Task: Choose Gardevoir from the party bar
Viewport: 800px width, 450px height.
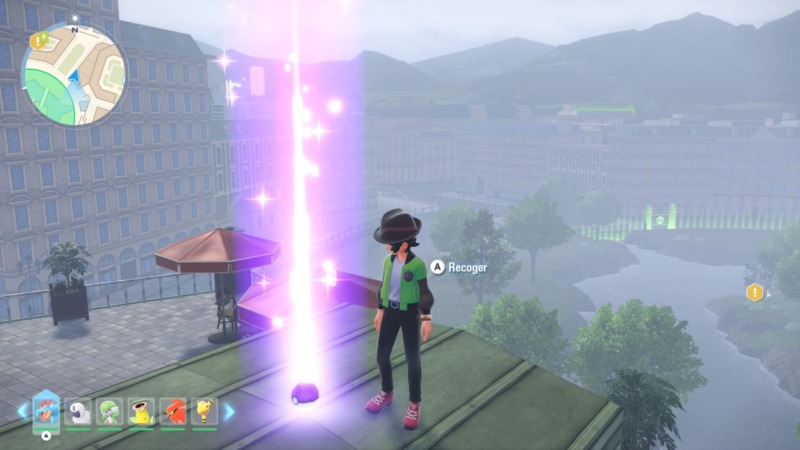Action: pyautogui.click(x=110, y=411)
